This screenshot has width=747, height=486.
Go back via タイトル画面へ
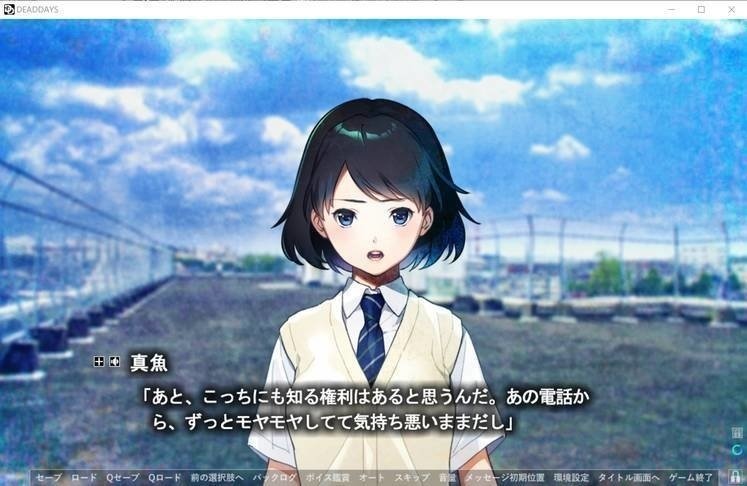[630, 478]
